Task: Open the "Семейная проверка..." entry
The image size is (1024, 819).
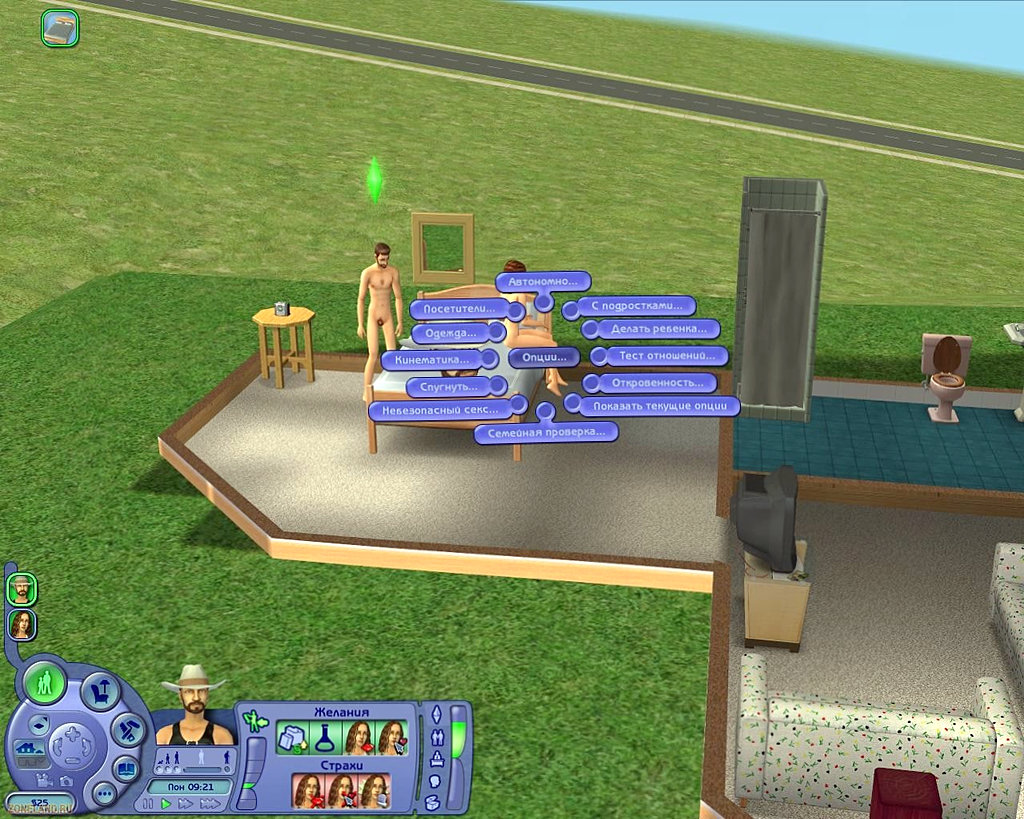Action: click(x=545, y=432)
